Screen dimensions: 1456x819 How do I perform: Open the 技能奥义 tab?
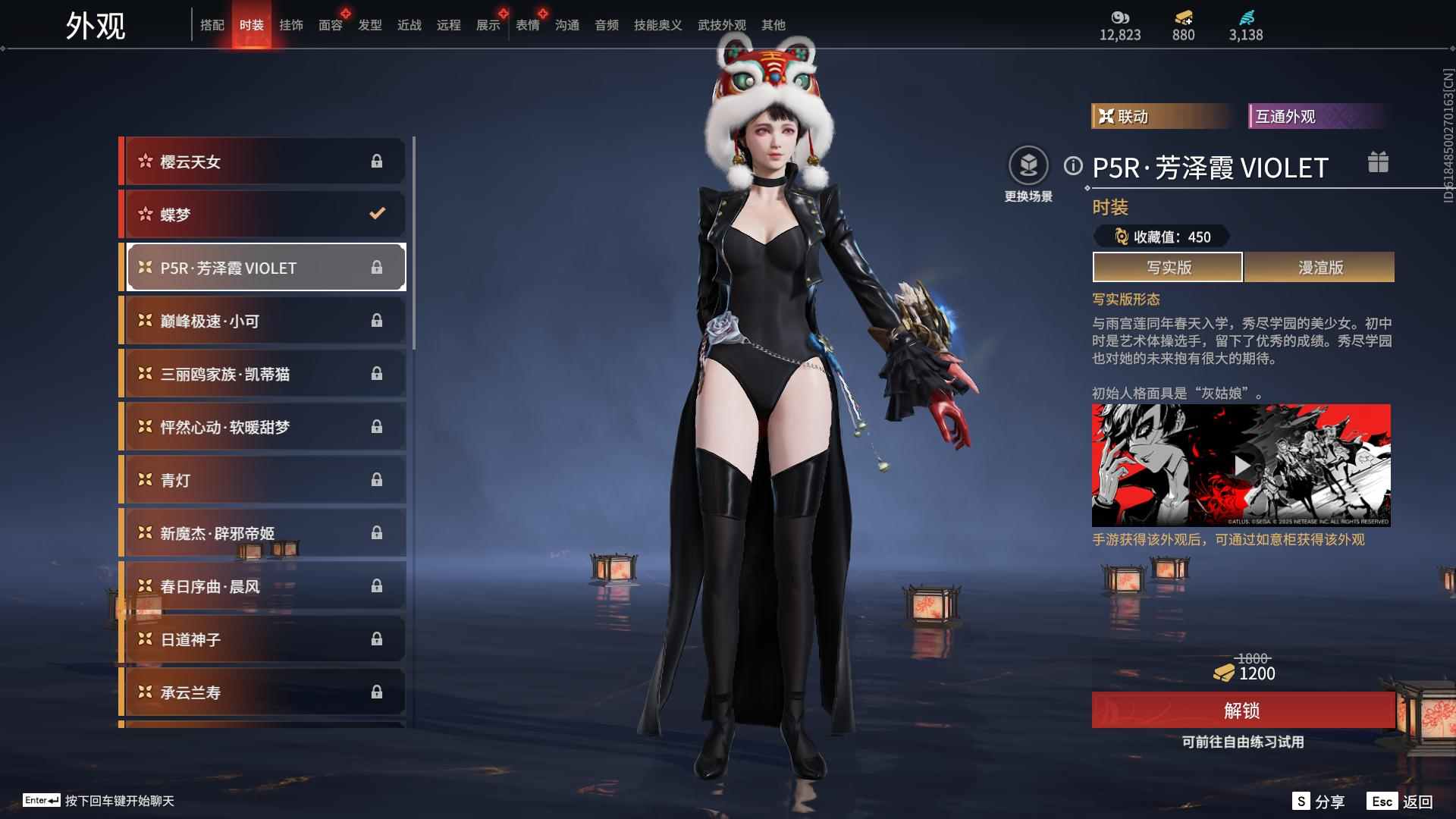tap(657, 25)
